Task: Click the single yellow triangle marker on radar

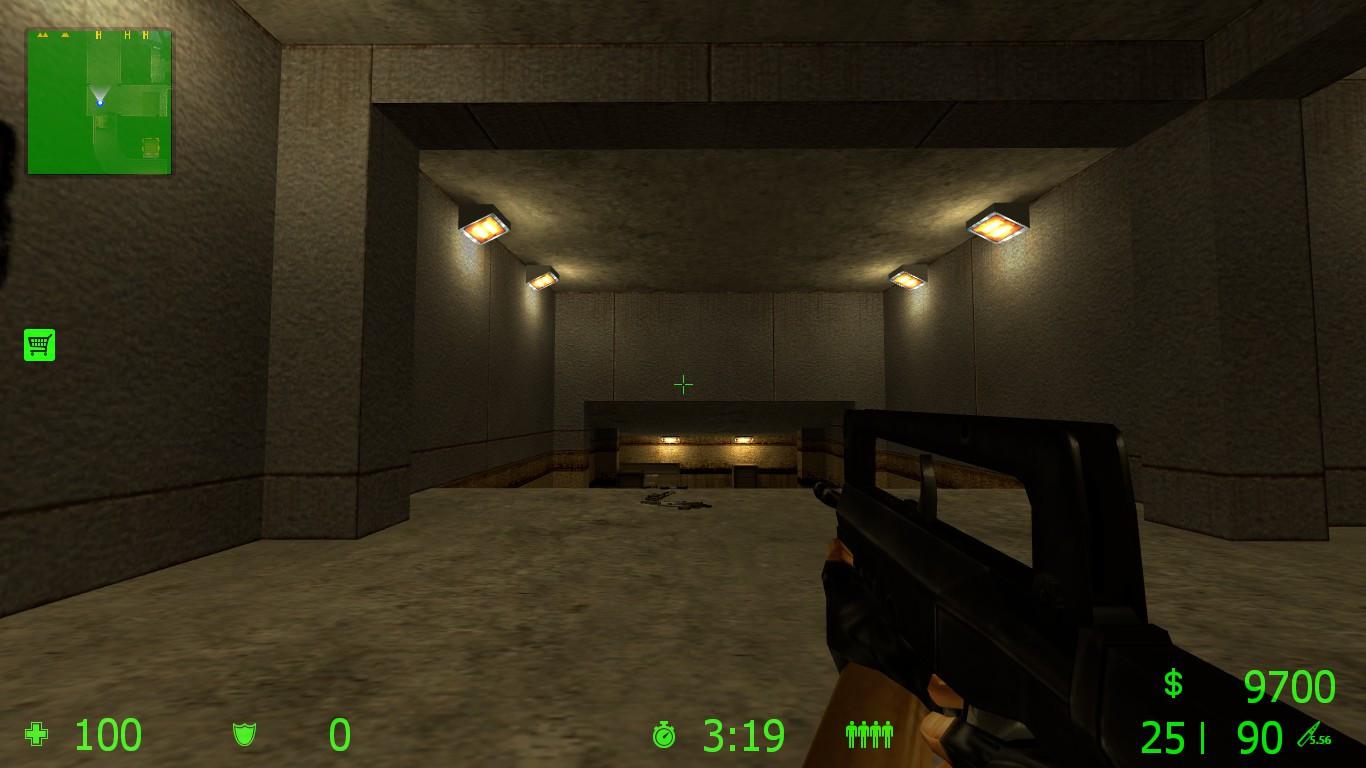Action: click(64, 35)
